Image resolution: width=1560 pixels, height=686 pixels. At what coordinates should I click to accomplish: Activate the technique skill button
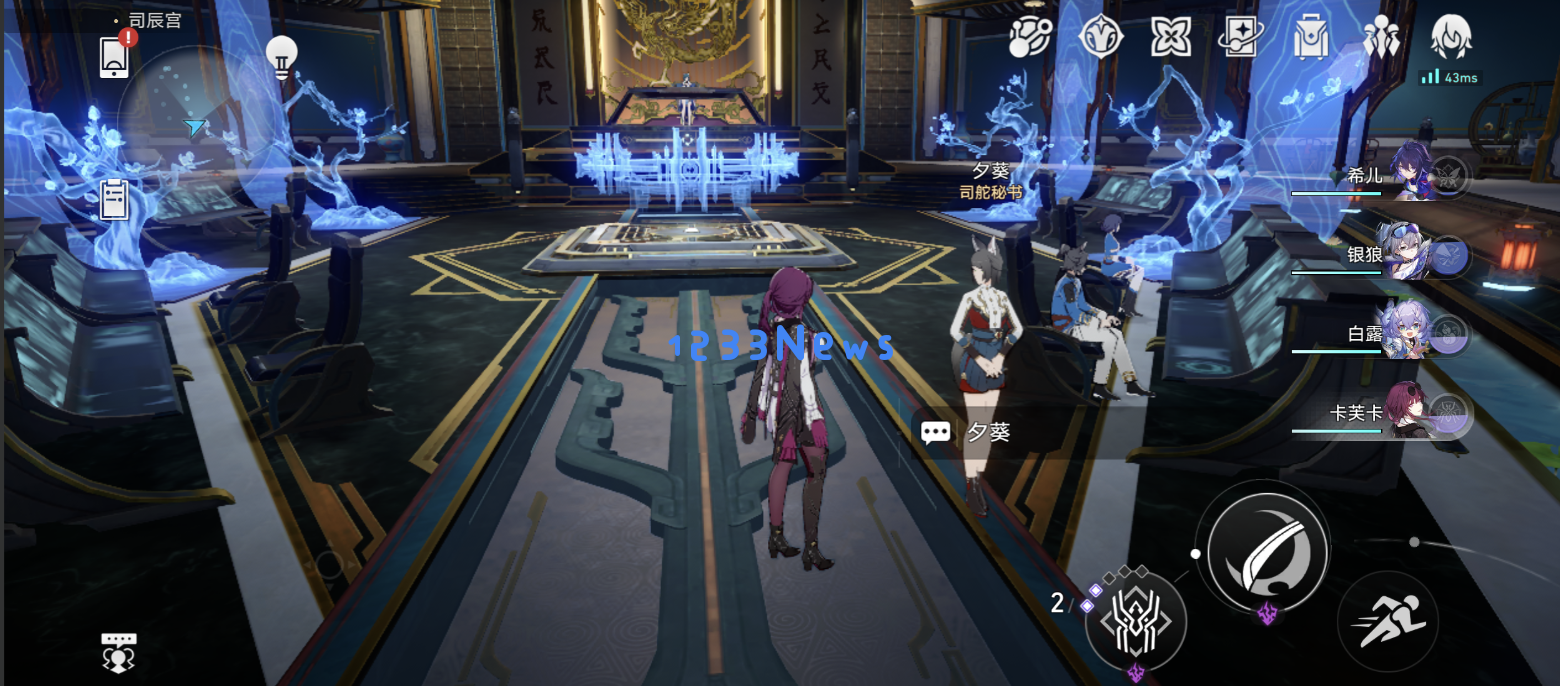(1136, 621)
